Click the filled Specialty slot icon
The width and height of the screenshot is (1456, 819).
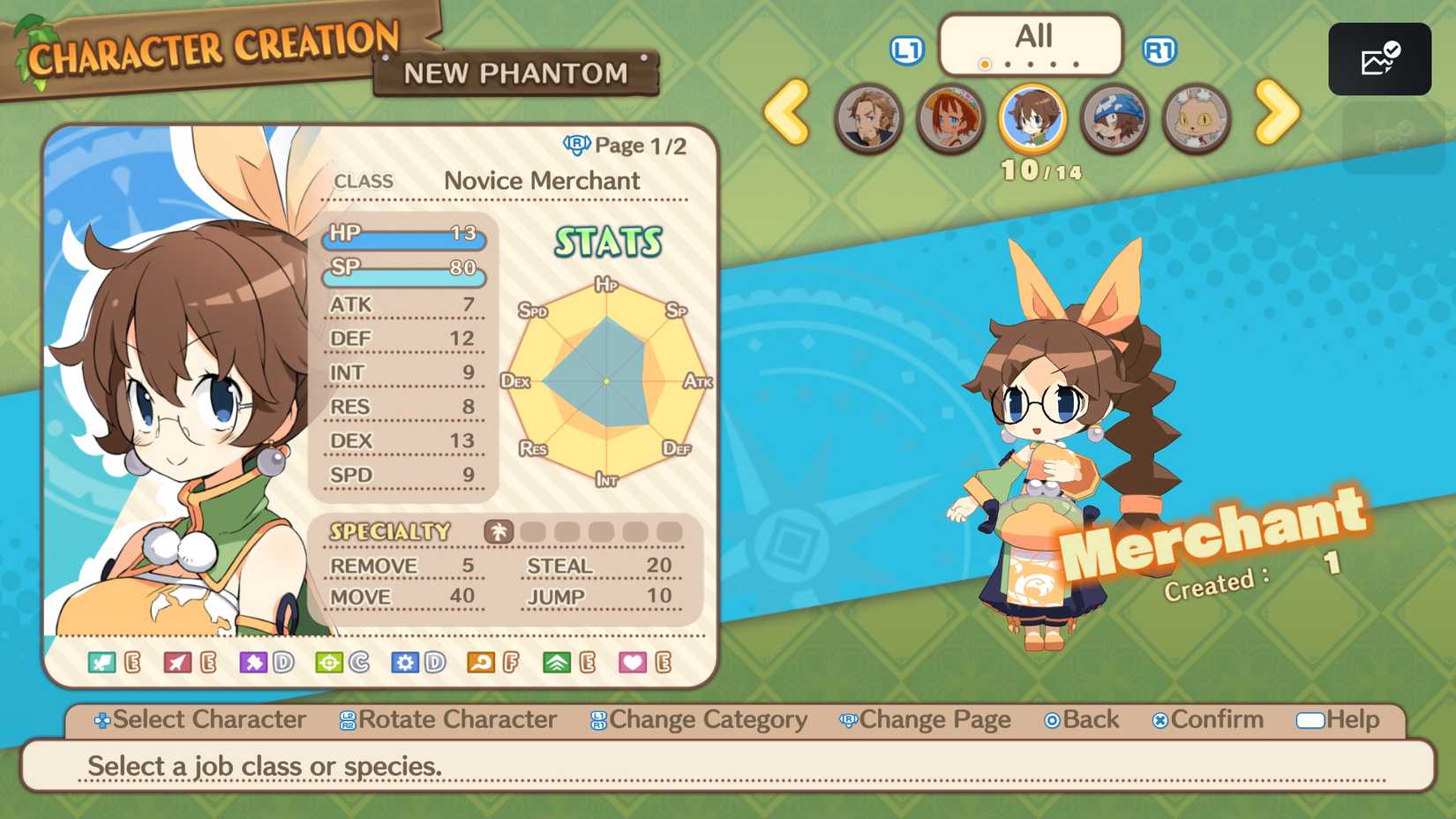click(499, 531)
